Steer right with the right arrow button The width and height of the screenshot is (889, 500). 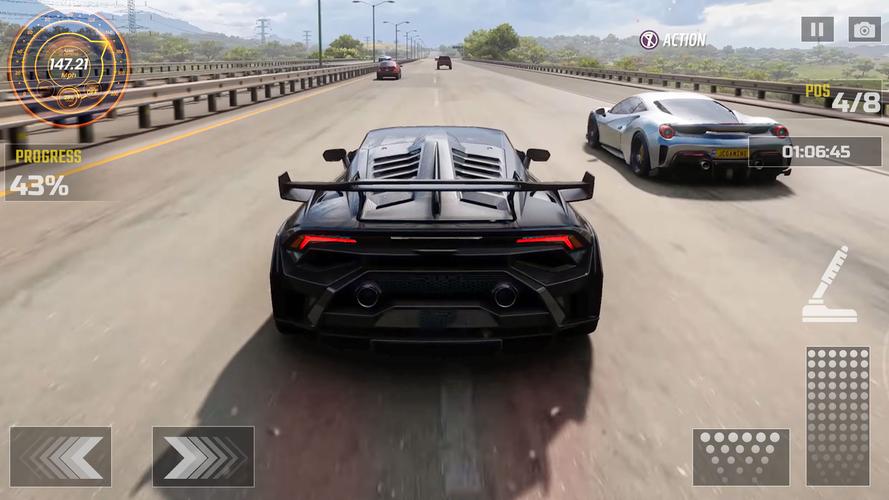pyautogui.click(x=203, y=457)
